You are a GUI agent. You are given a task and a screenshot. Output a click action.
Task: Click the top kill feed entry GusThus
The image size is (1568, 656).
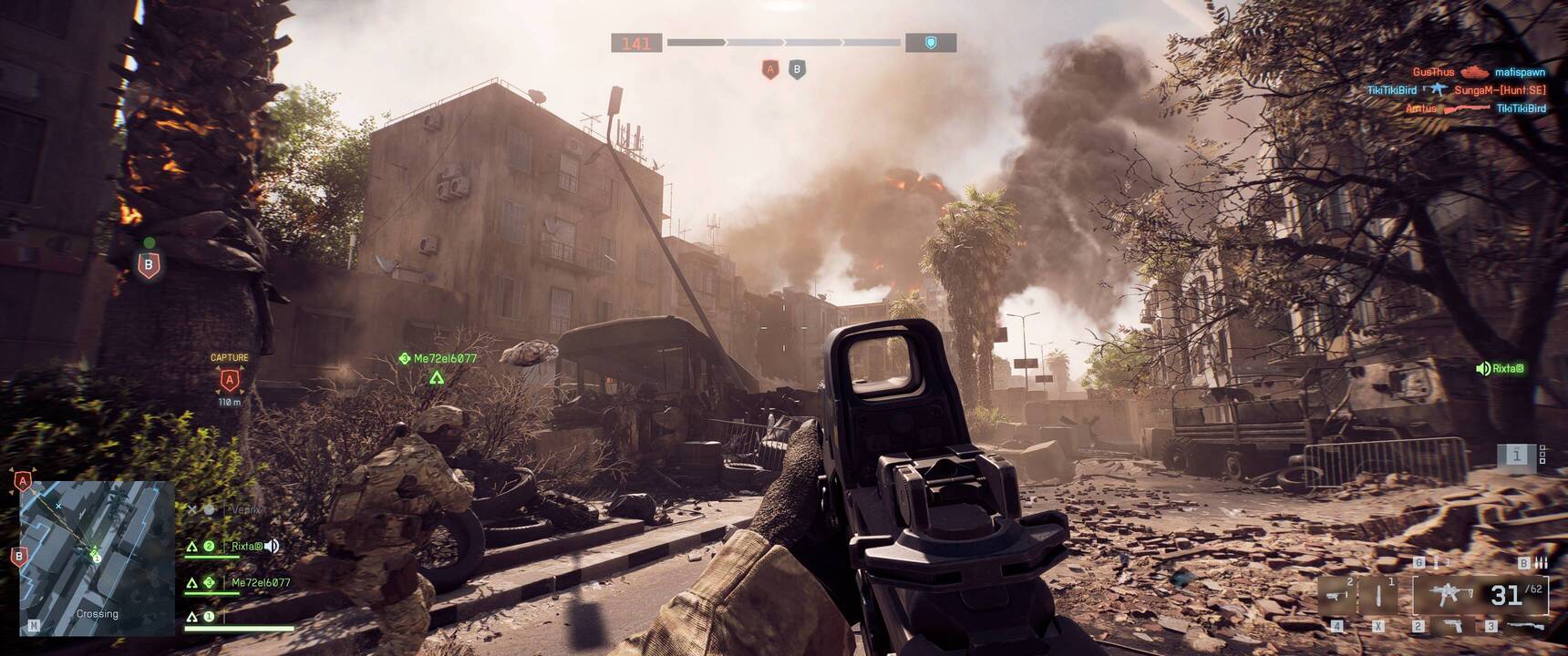(1433, 72)
